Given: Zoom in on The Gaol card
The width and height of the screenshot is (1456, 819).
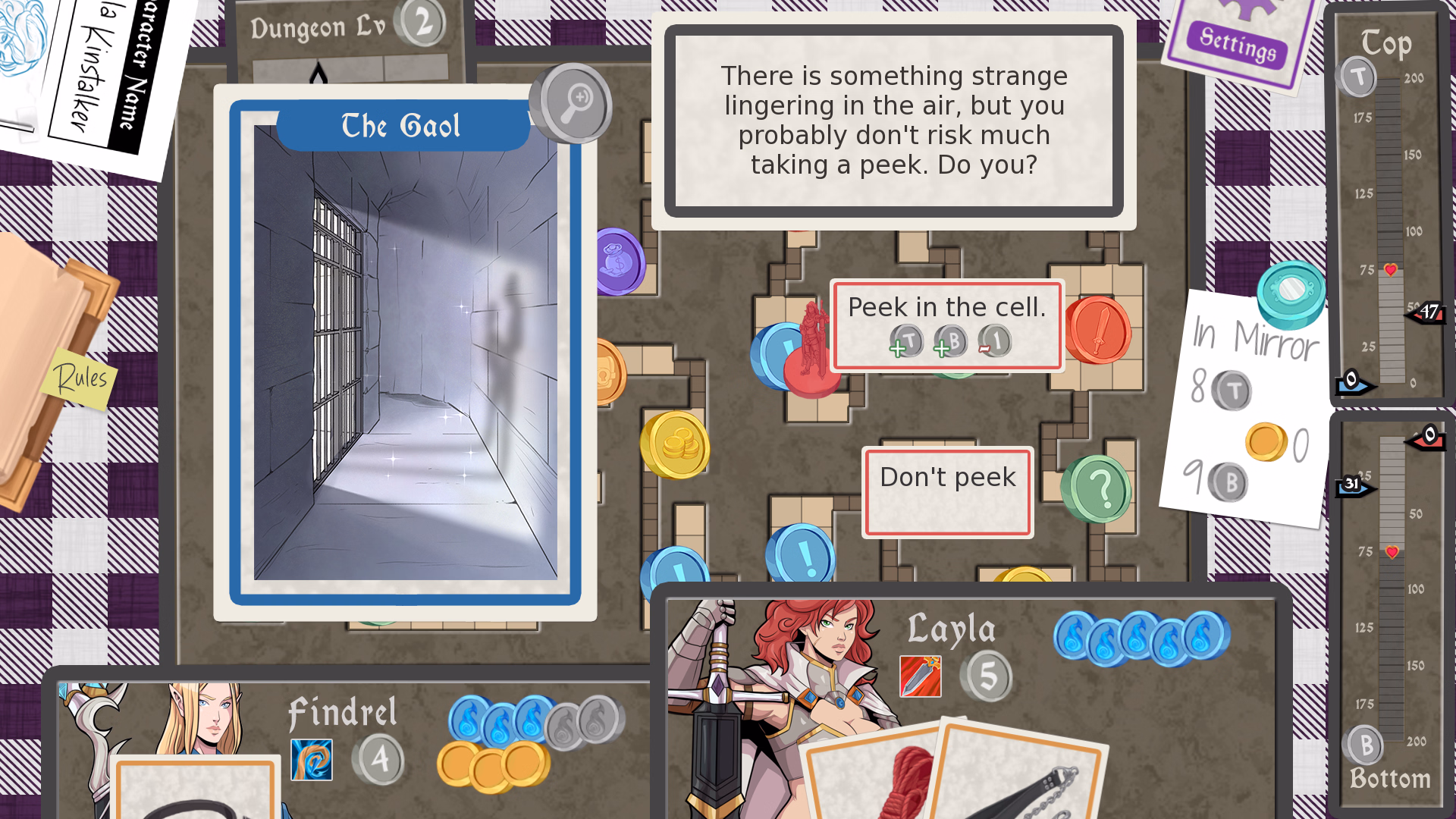Looking at the screenshot, I should [x=574, y=103].
